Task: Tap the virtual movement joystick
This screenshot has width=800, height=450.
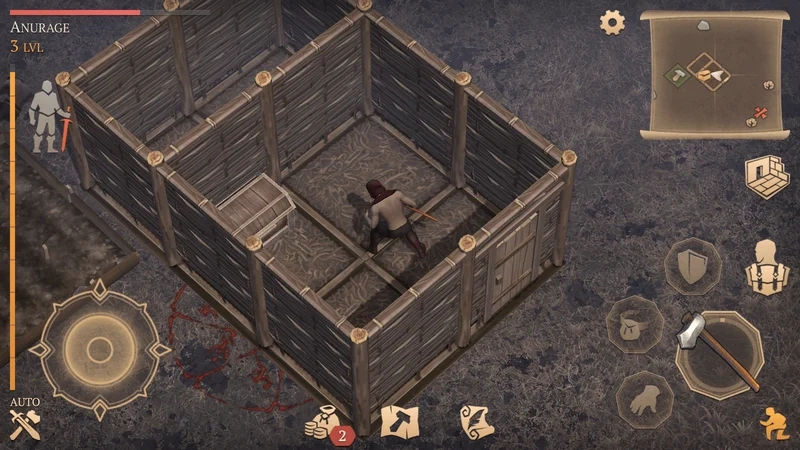Action: [99, 349]
